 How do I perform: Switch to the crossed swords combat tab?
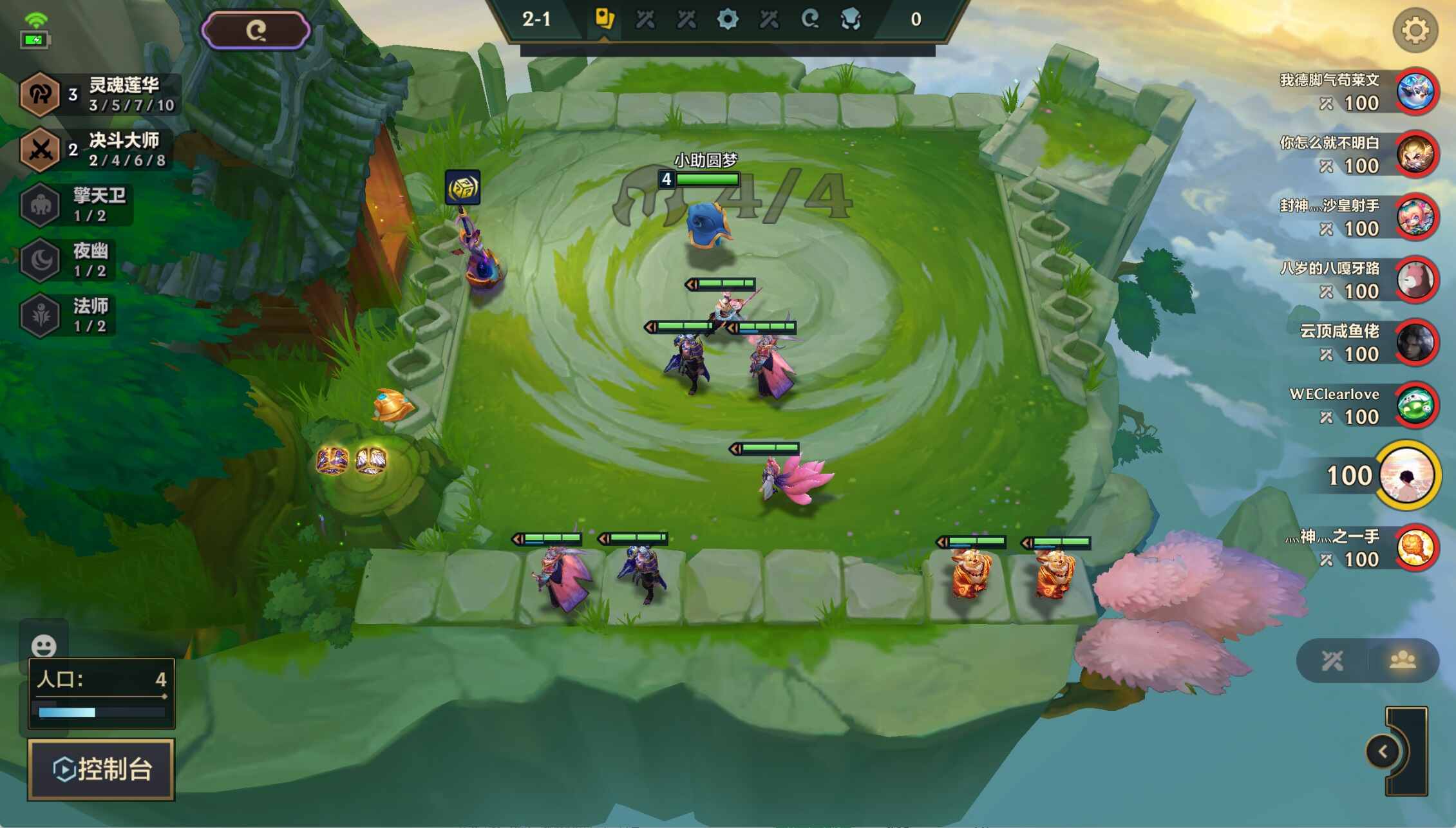tap(1332, 660)
